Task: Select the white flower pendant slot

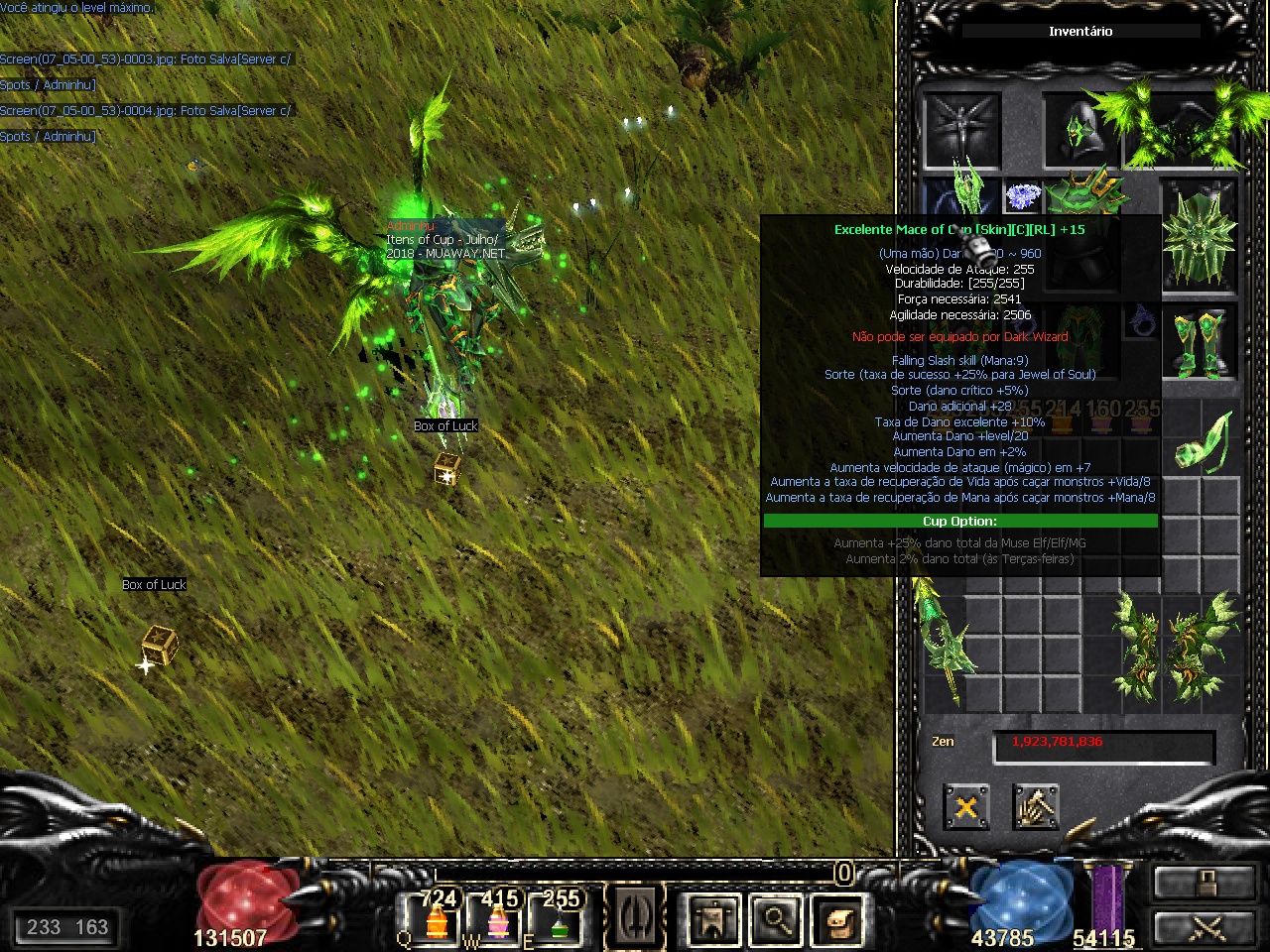Action: click(x=1021, y=195)
